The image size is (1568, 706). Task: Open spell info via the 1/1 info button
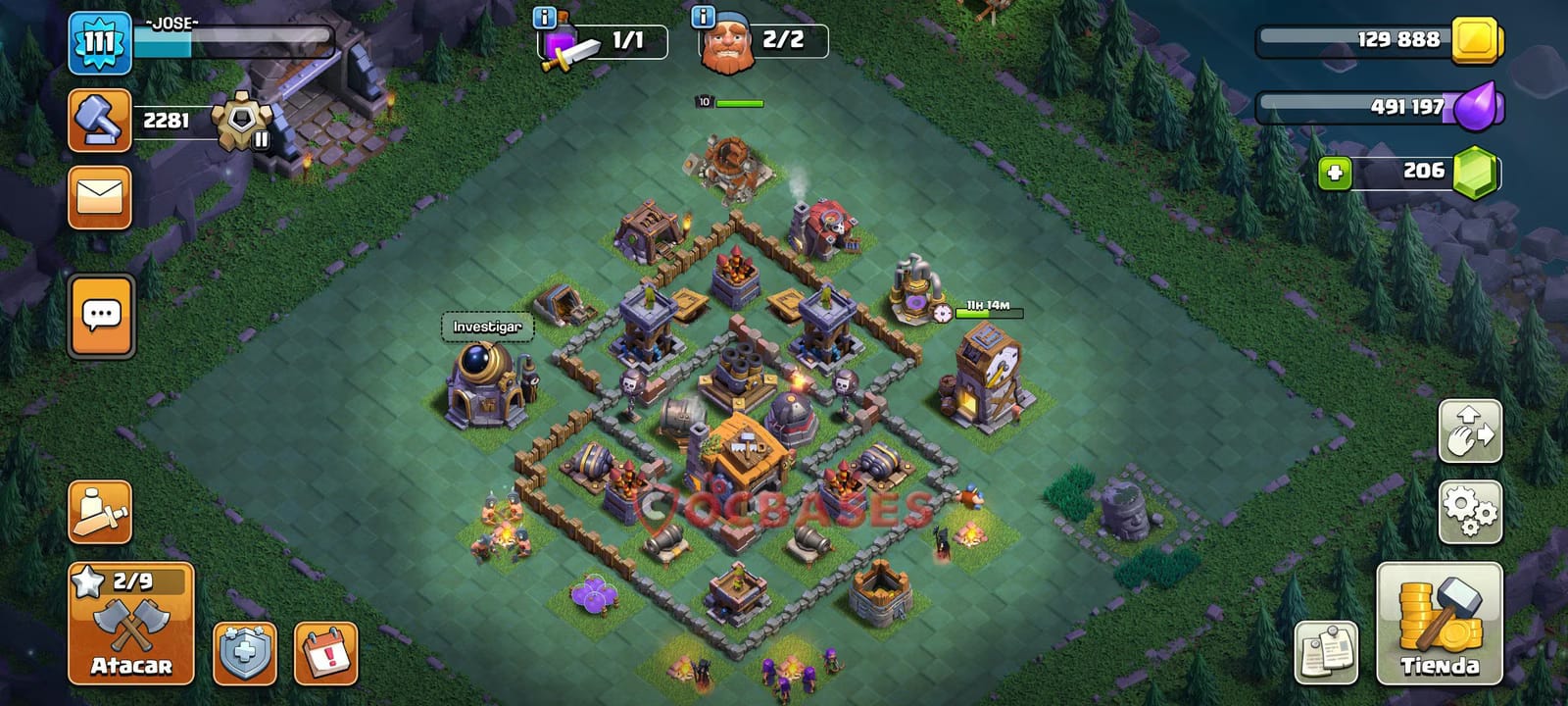click(543, 17)
